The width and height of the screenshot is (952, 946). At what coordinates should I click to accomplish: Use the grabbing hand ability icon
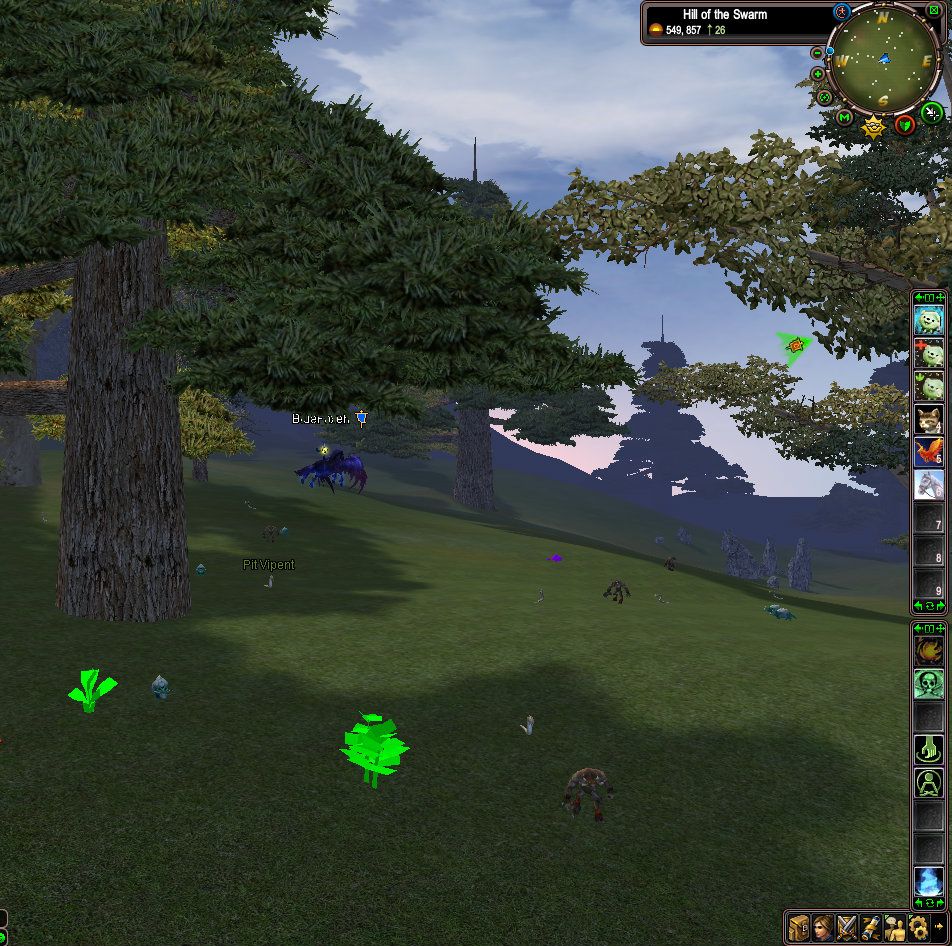point(929,749)
